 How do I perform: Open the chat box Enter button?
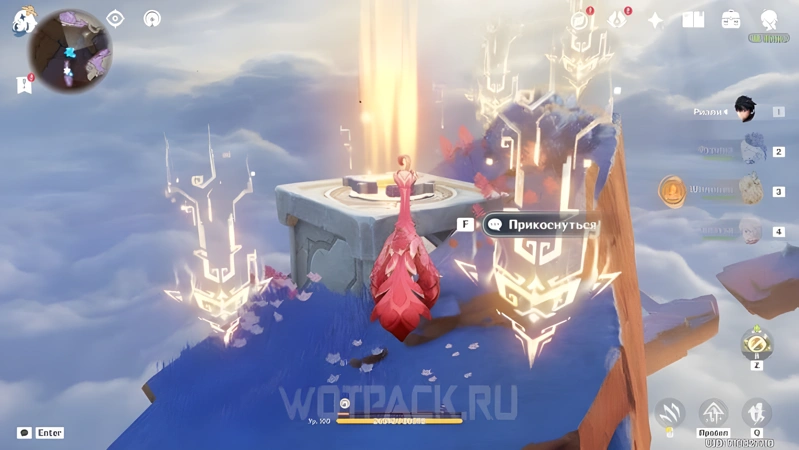[41, 433]
